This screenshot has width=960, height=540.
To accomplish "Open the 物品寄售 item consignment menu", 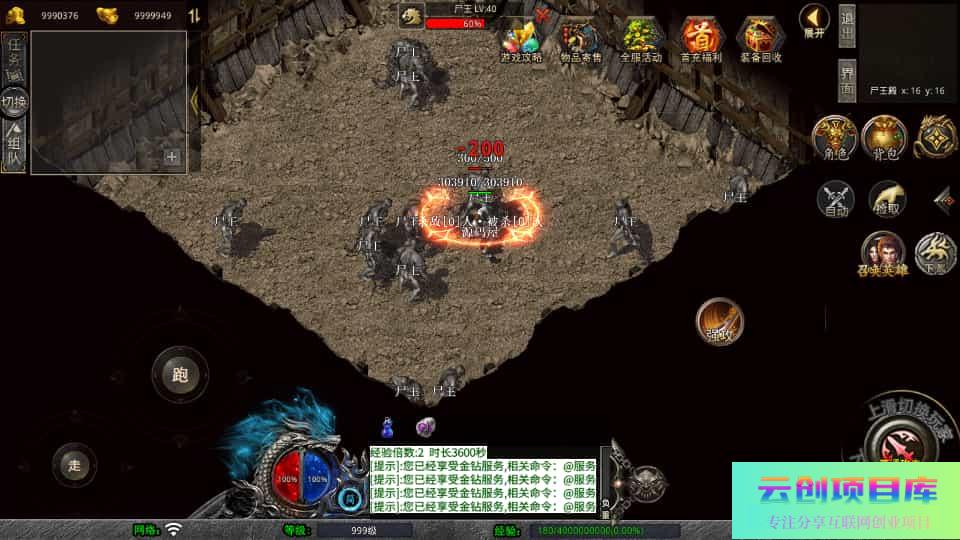I will (x=581, y=40).
